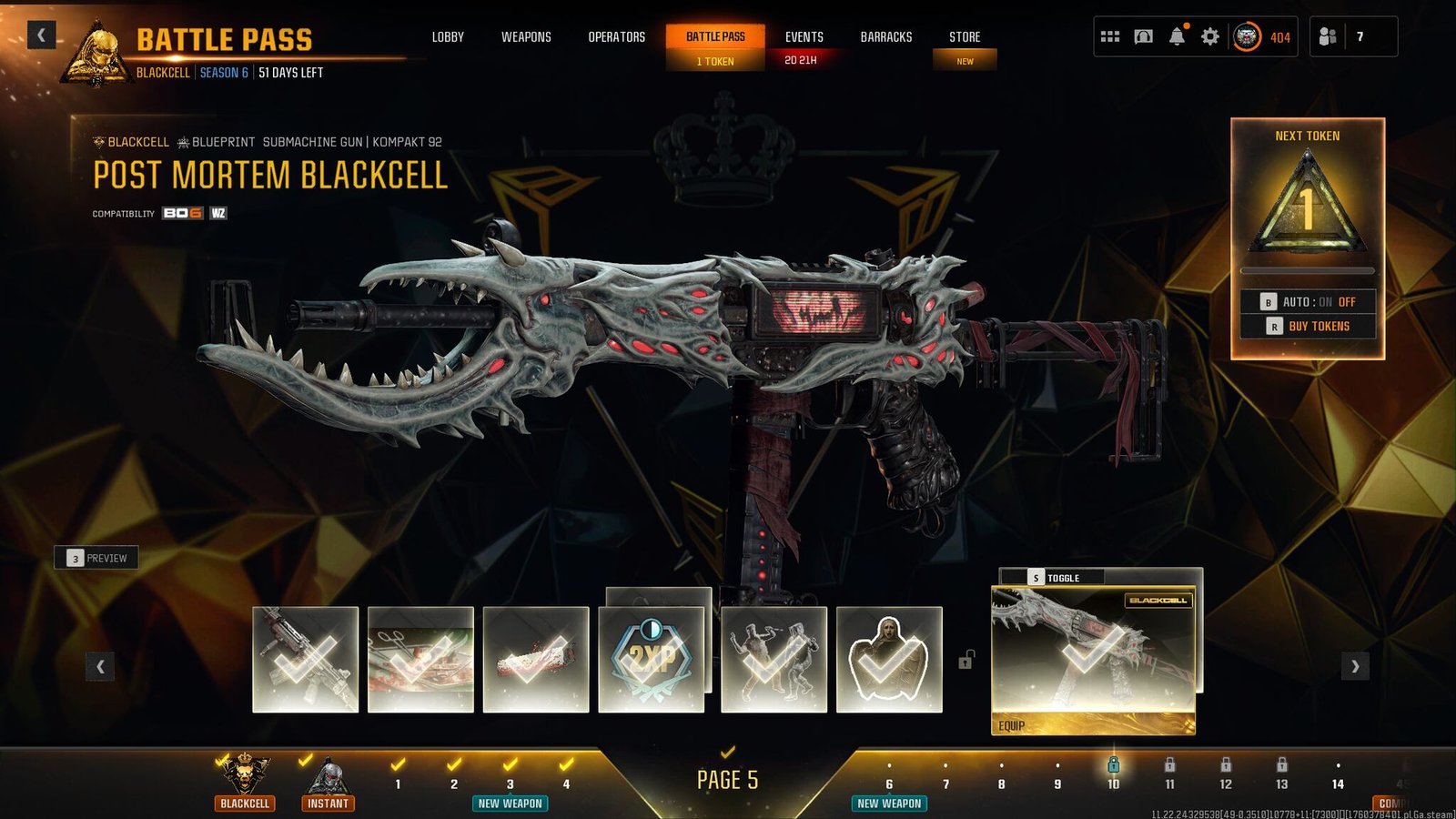This screenshot has height=819, width=1456.
Task: Open the Operators tab
Action: point(616,37)
